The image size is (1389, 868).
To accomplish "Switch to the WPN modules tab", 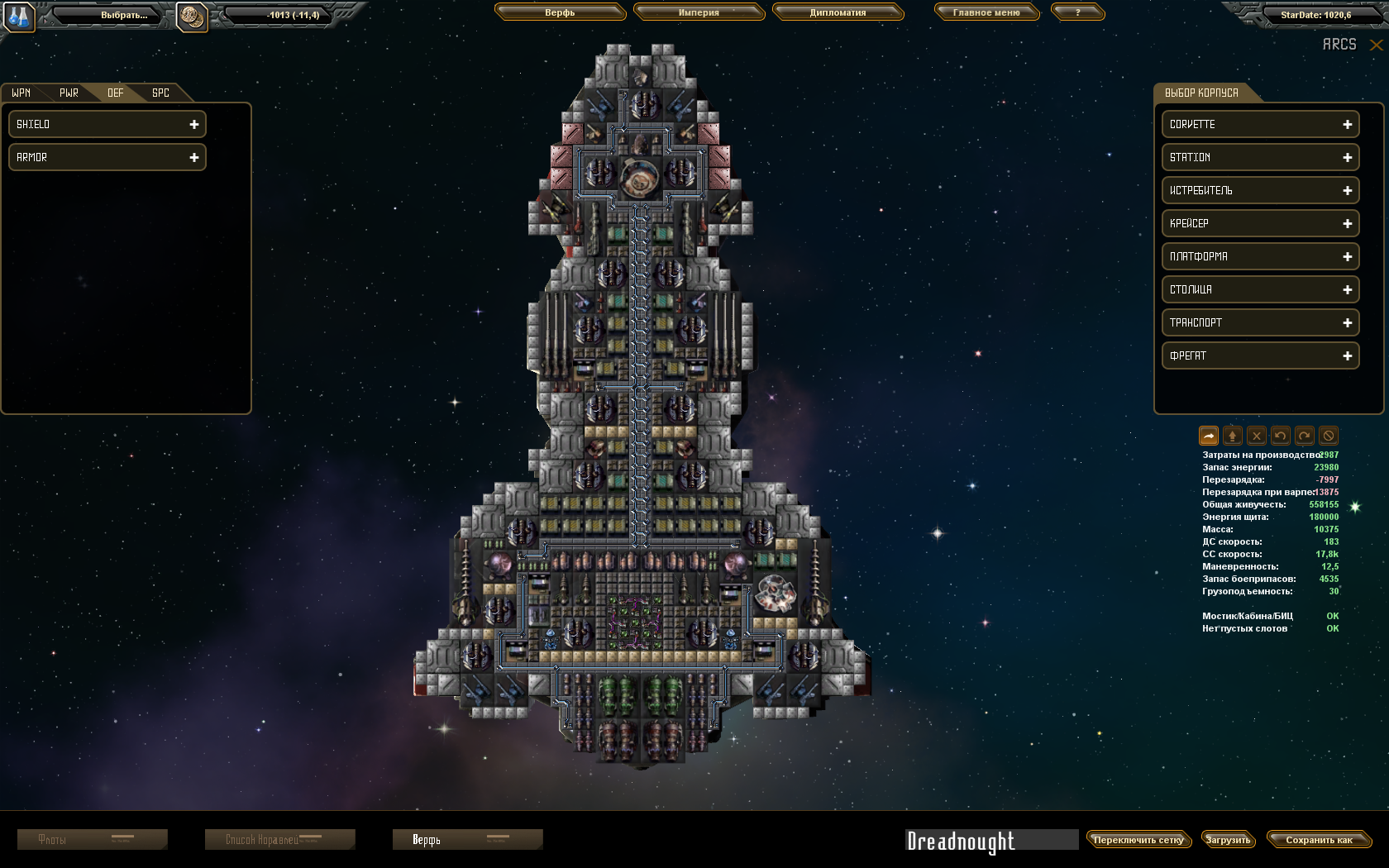I will 21,93.
